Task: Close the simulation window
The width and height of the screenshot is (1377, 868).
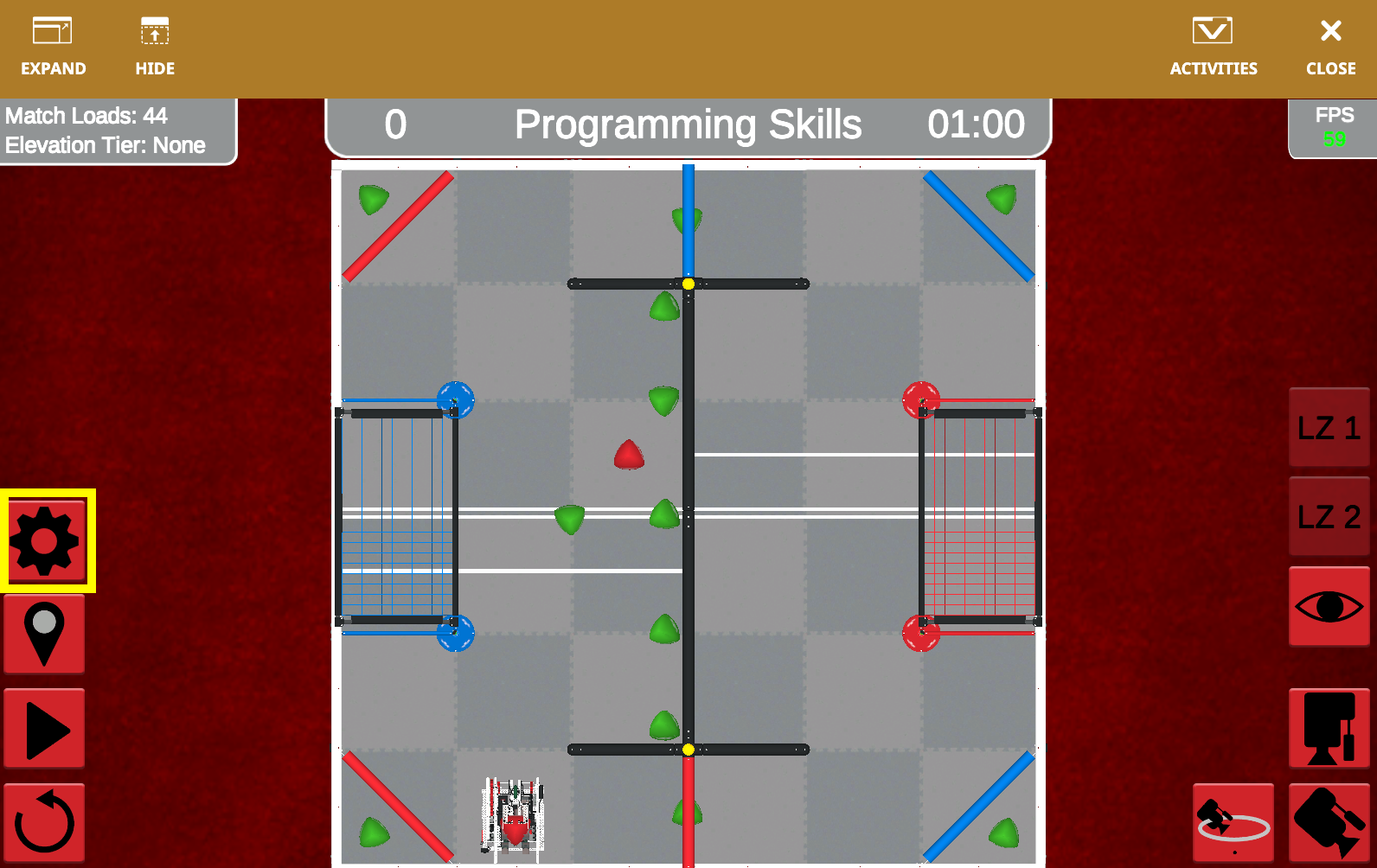Action: (1329, 43)
